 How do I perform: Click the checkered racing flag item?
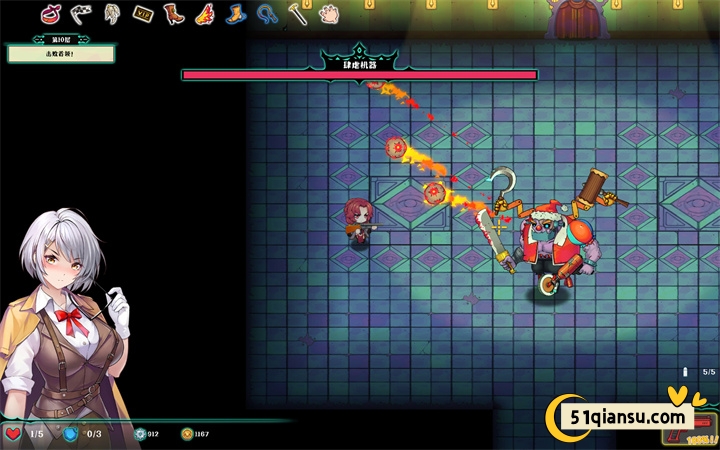(x=82, y=13)
